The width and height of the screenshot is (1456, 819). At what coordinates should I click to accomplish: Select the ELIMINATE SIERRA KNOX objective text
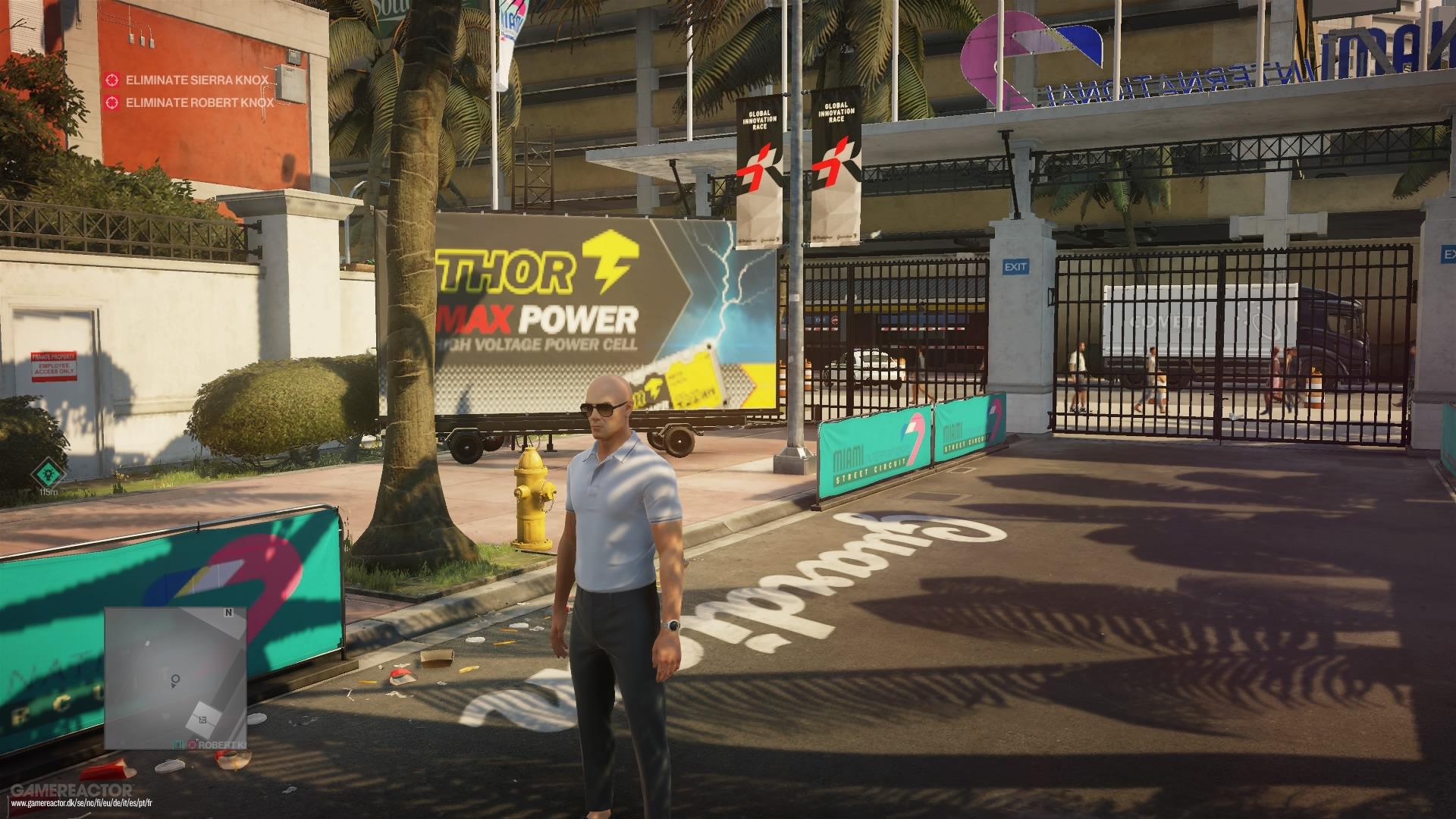(x=197, y=78)
